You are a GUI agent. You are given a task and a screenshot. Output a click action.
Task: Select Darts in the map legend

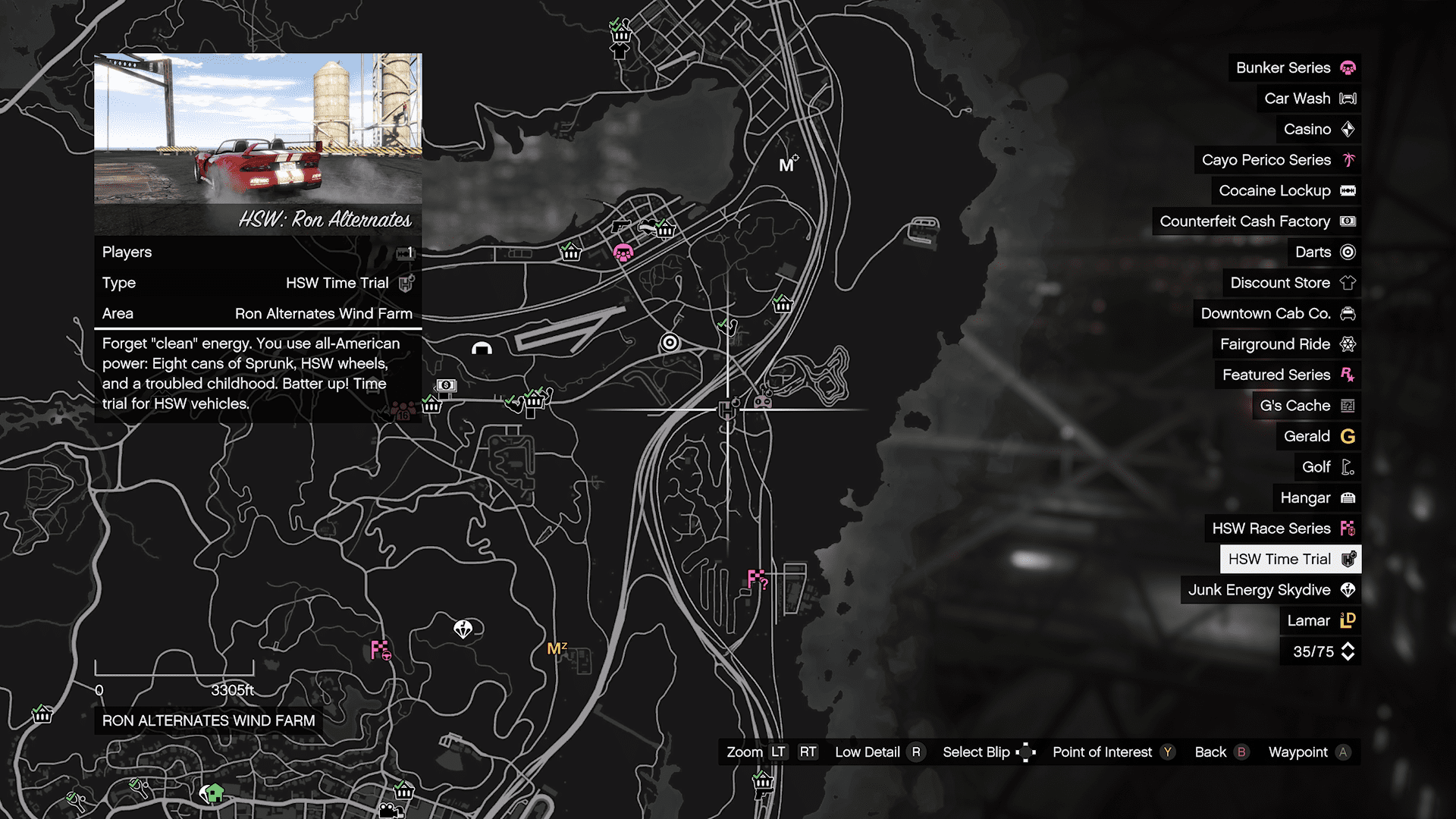(x=1324, y=252)
